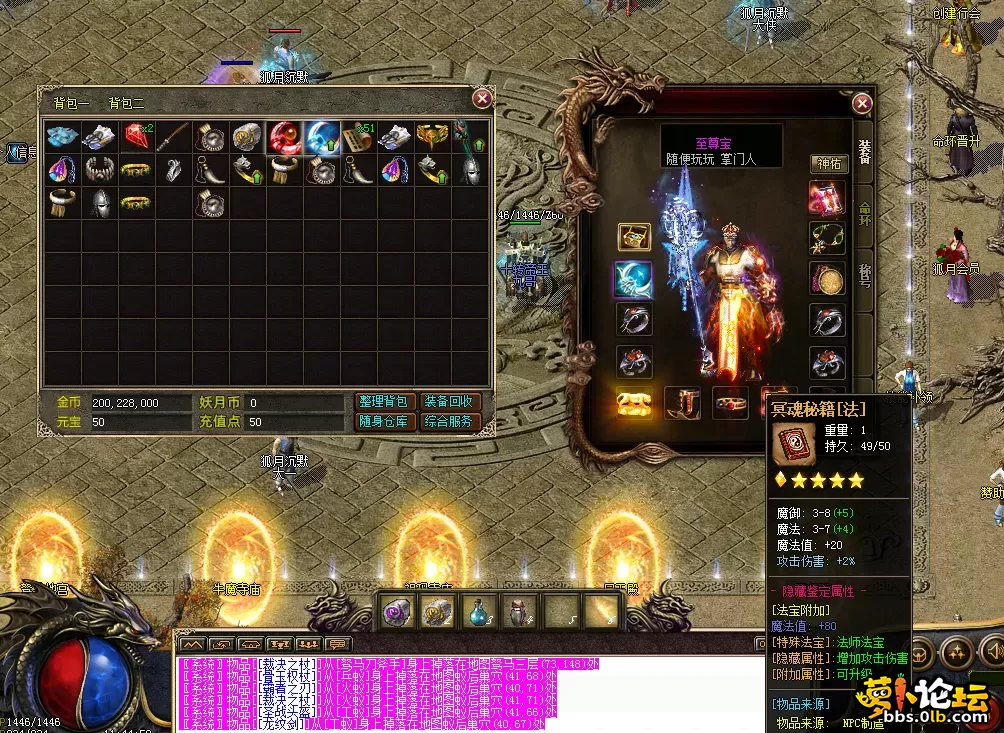Select the long staff weapon in backpack
1004x733 pixels.
pyautogui.click(x=174, y=136)
